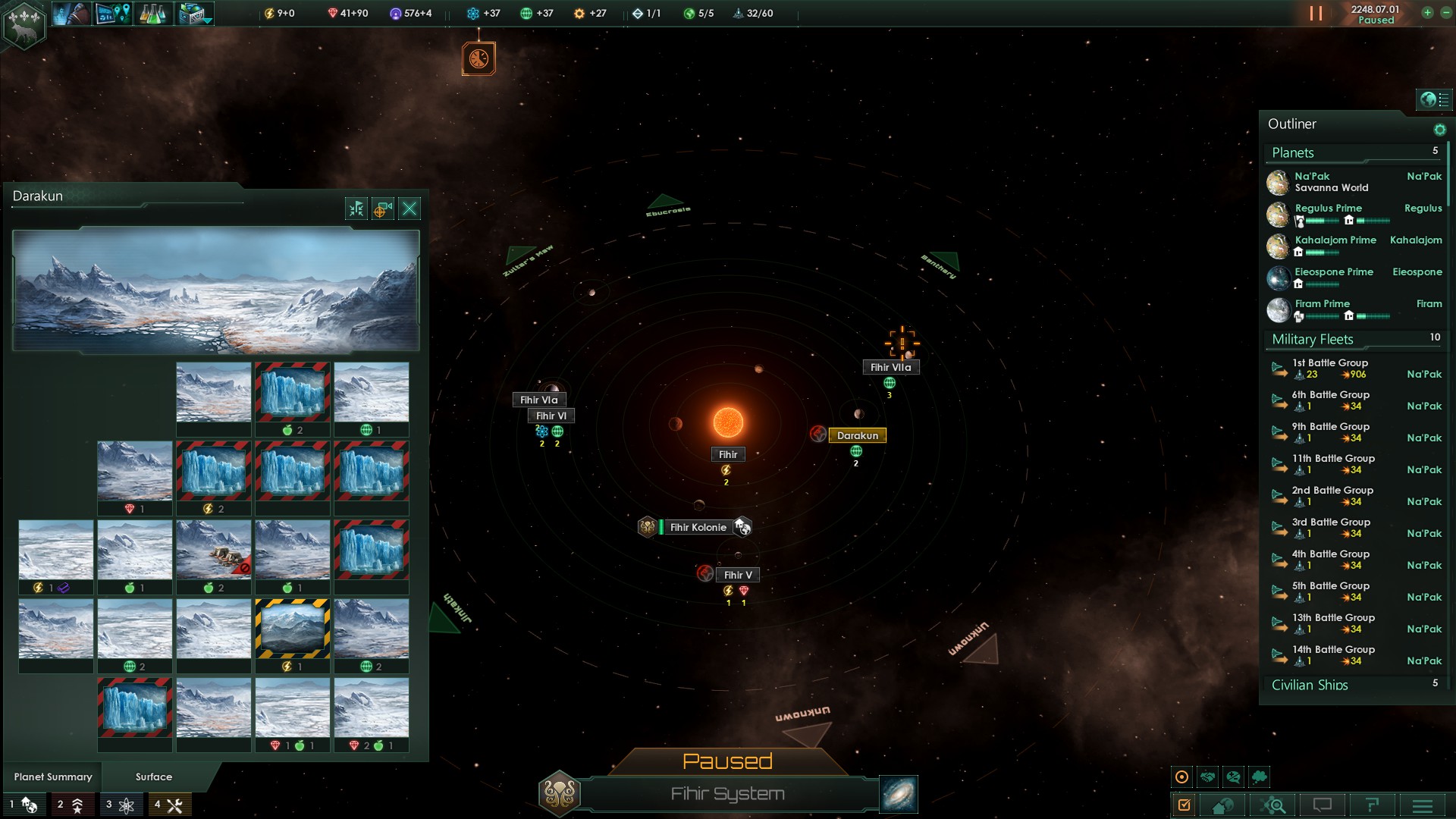
Task: Close the Darakun planet panel
Action: coord(409,209)
